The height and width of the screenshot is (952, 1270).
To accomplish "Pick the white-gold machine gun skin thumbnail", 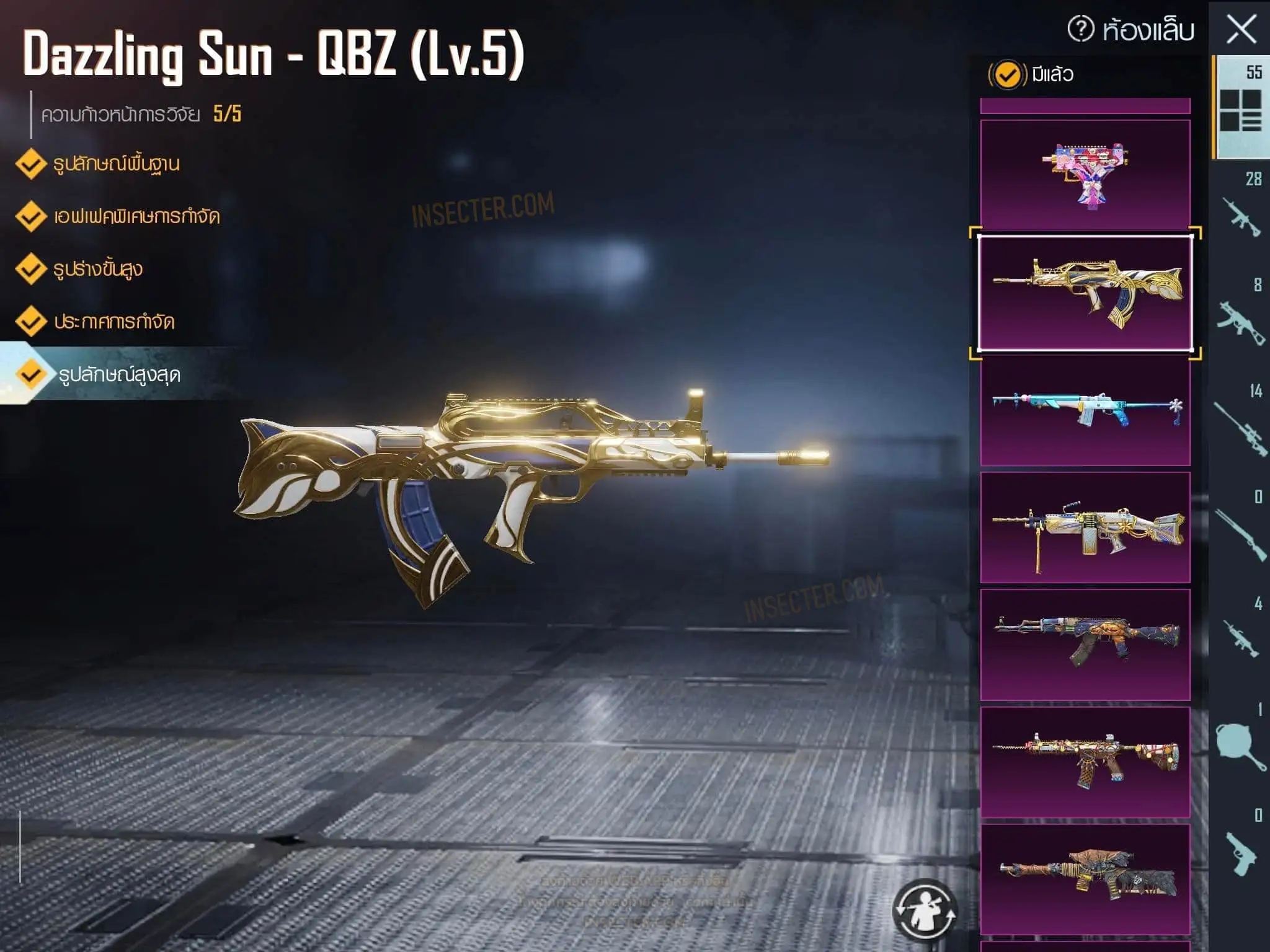I will [1085, 527].
